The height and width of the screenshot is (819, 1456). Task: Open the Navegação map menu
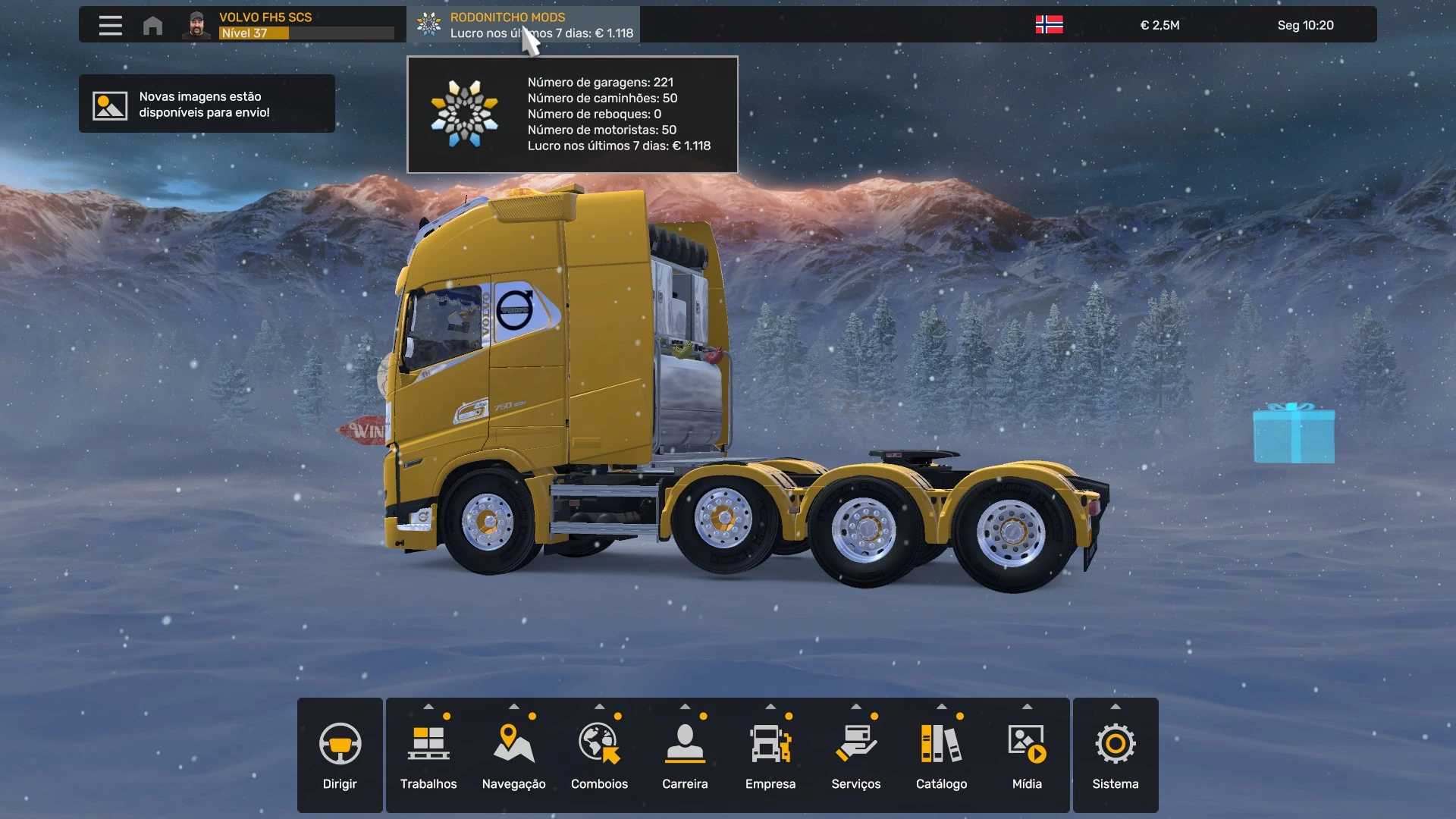(514, 755)
